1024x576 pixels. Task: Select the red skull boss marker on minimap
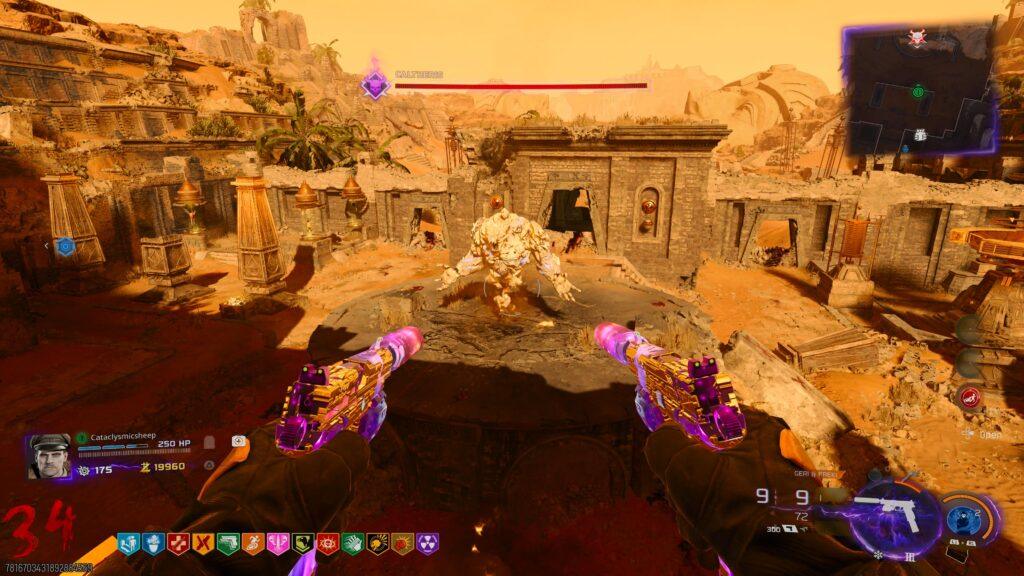pyautogui.click(x=917, y=37)
